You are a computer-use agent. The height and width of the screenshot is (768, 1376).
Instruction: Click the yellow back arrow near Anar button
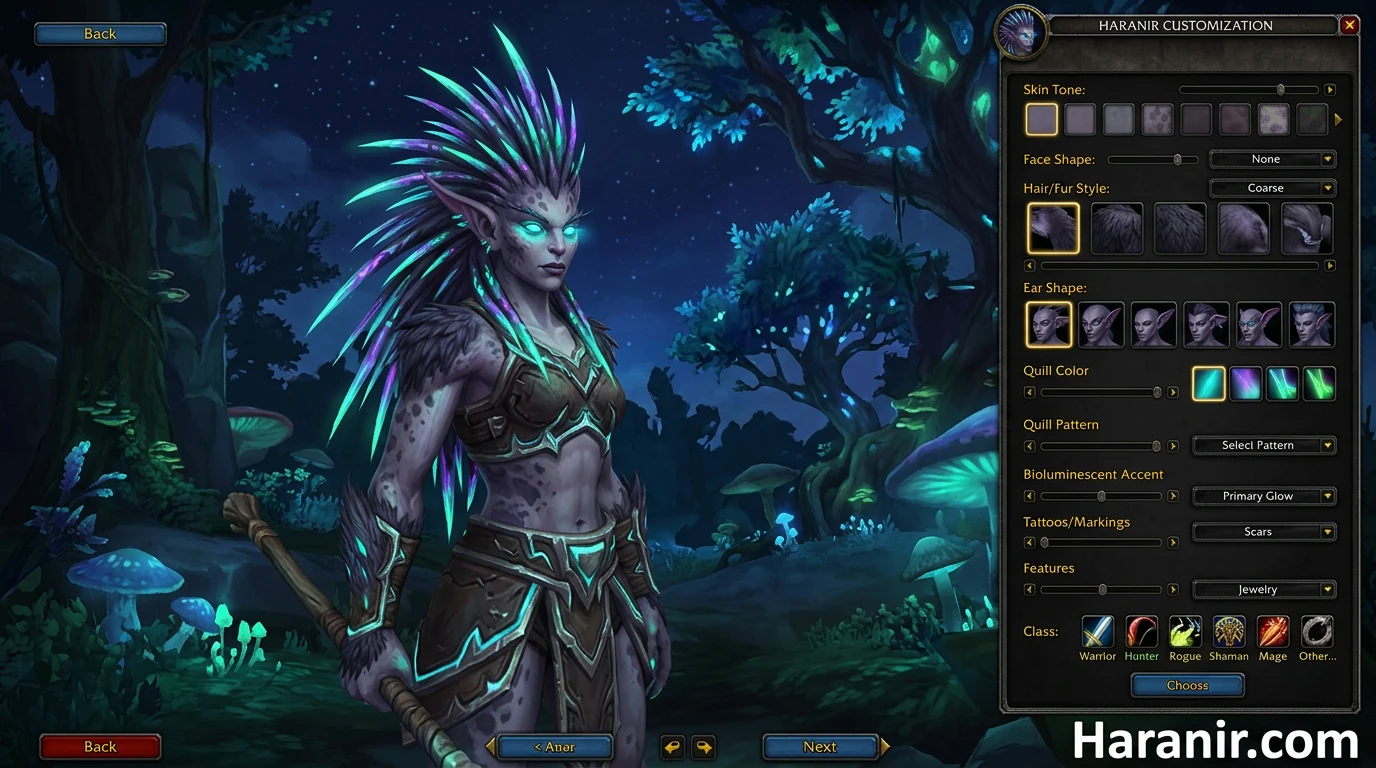coord(672,746)
